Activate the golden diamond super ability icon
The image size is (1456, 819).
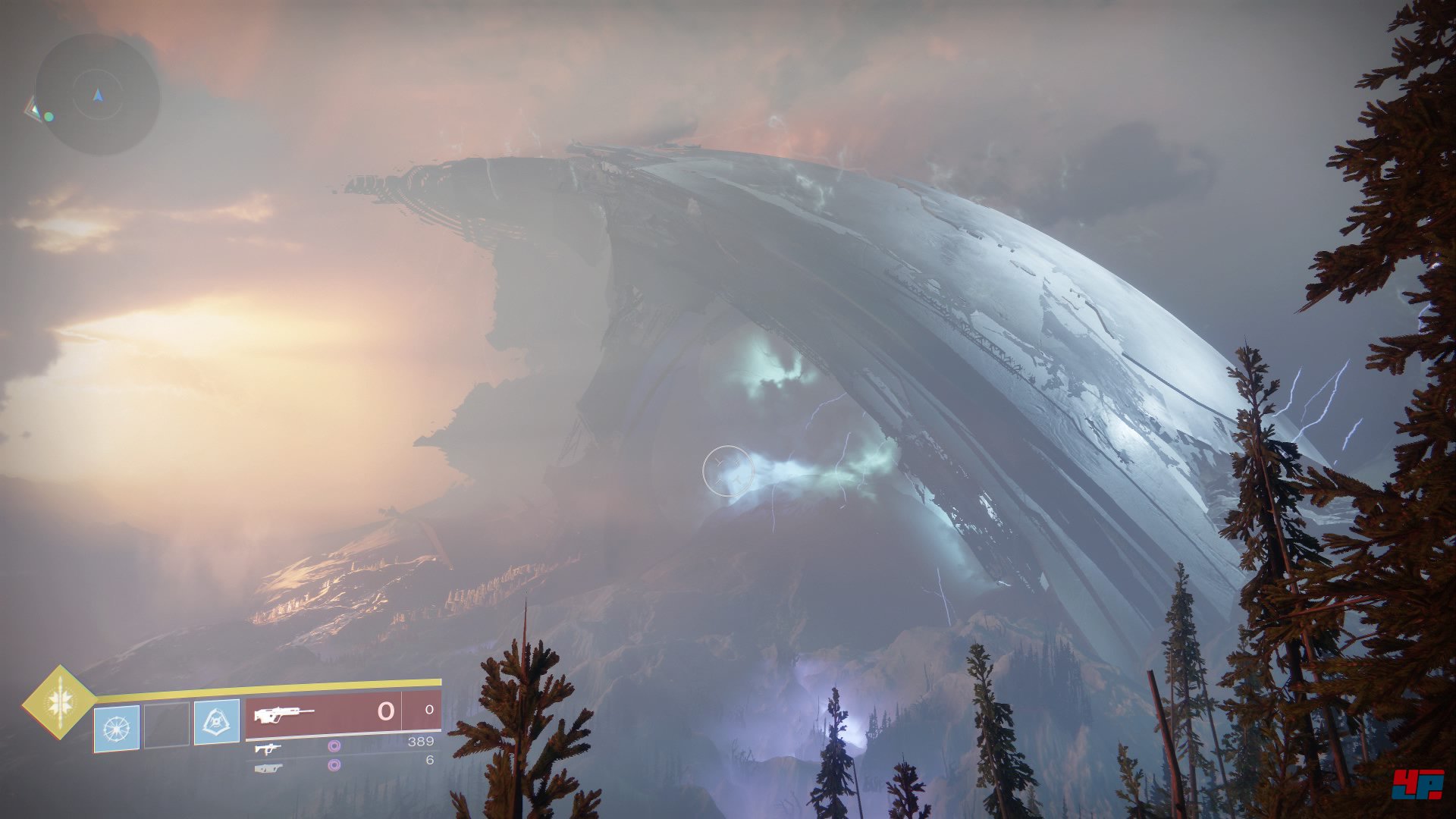(x=59, y=702)
